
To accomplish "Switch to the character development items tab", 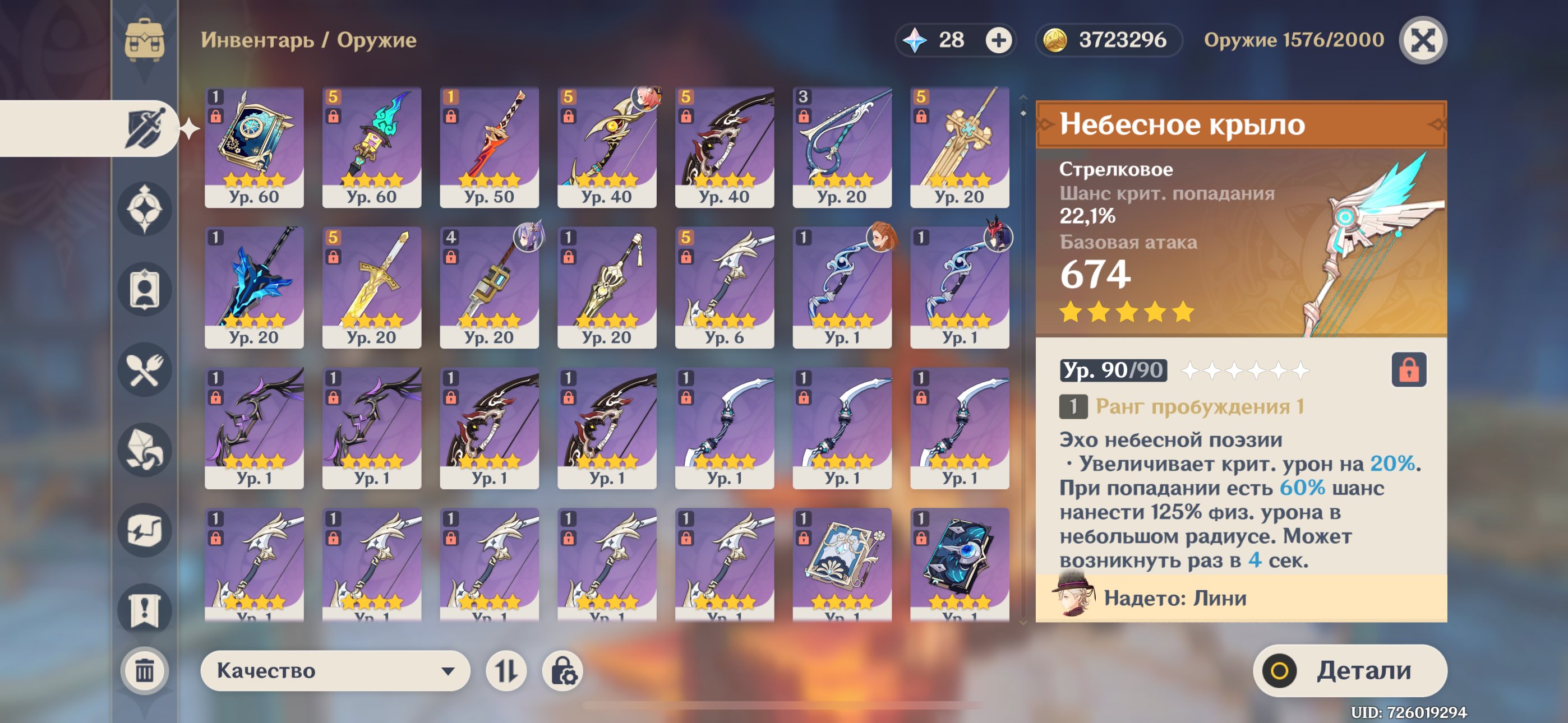I will click(144, 289).
